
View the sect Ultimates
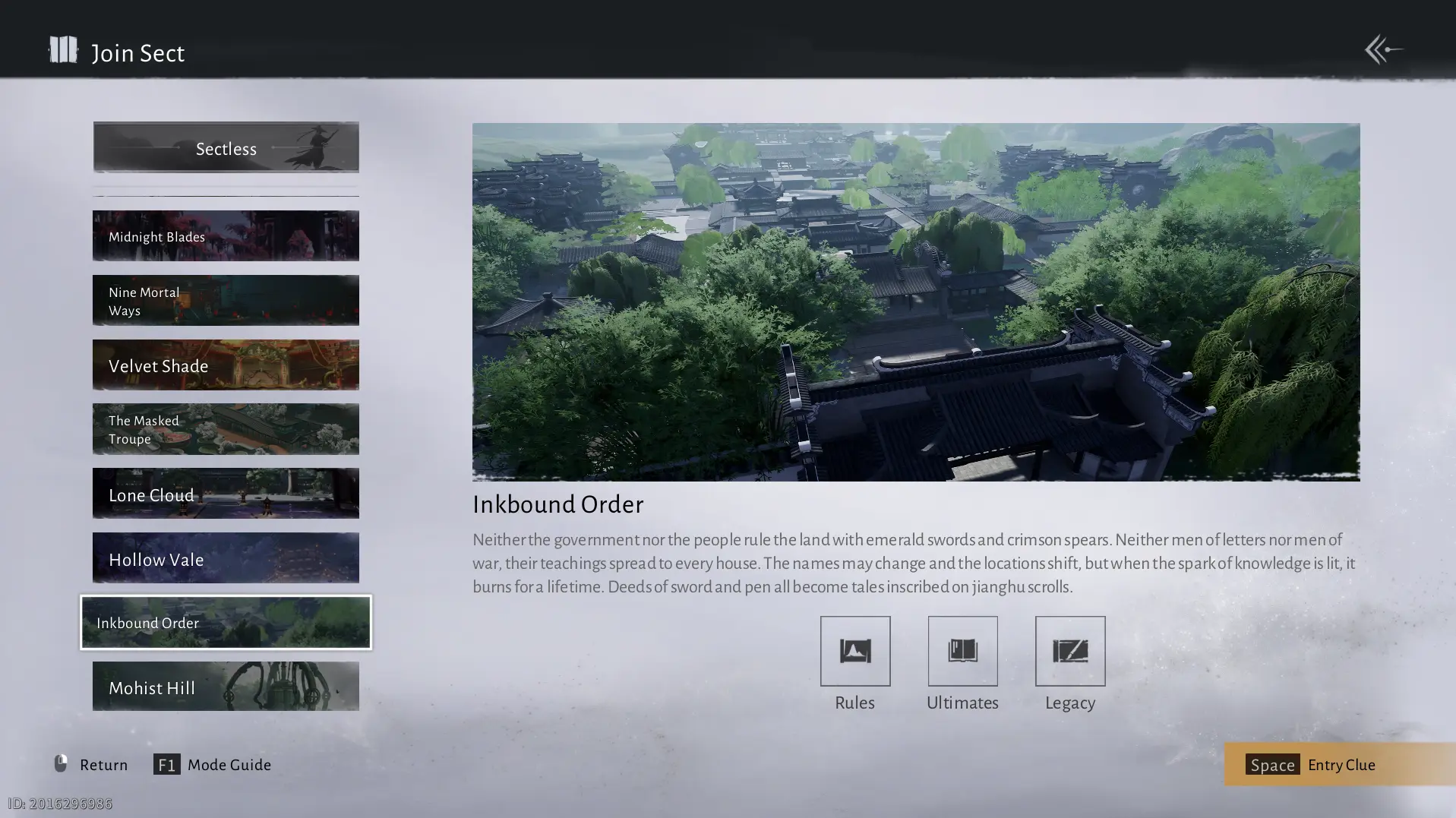[x=962, y=652]
